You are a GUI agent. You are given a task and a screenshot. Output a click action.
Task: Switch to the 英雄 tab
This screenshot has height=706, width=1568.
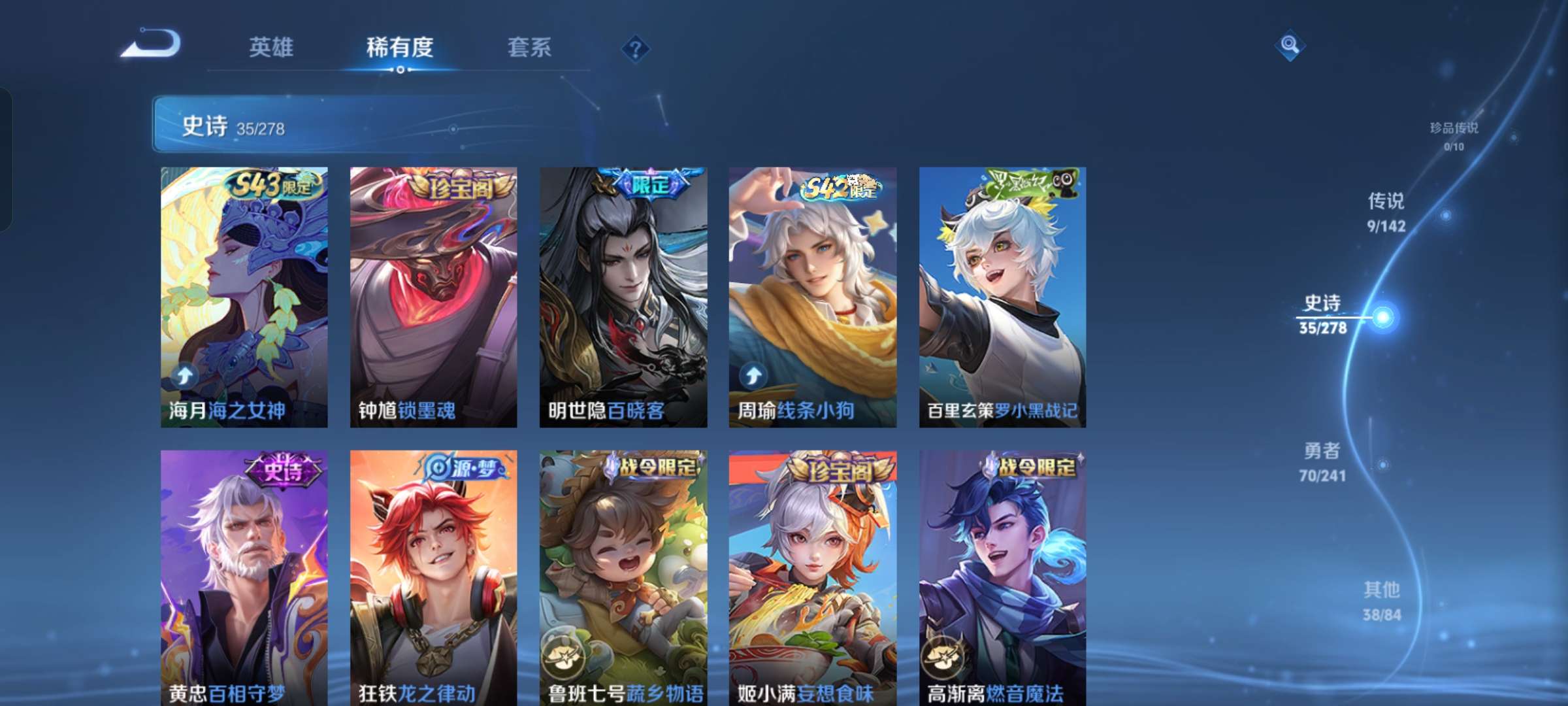[272, 48]
